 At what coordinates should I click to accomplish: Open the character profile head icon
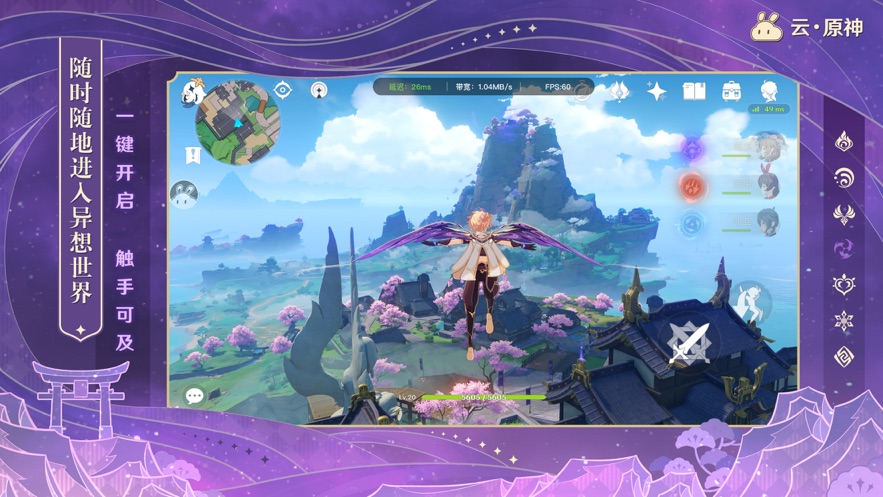769,91
